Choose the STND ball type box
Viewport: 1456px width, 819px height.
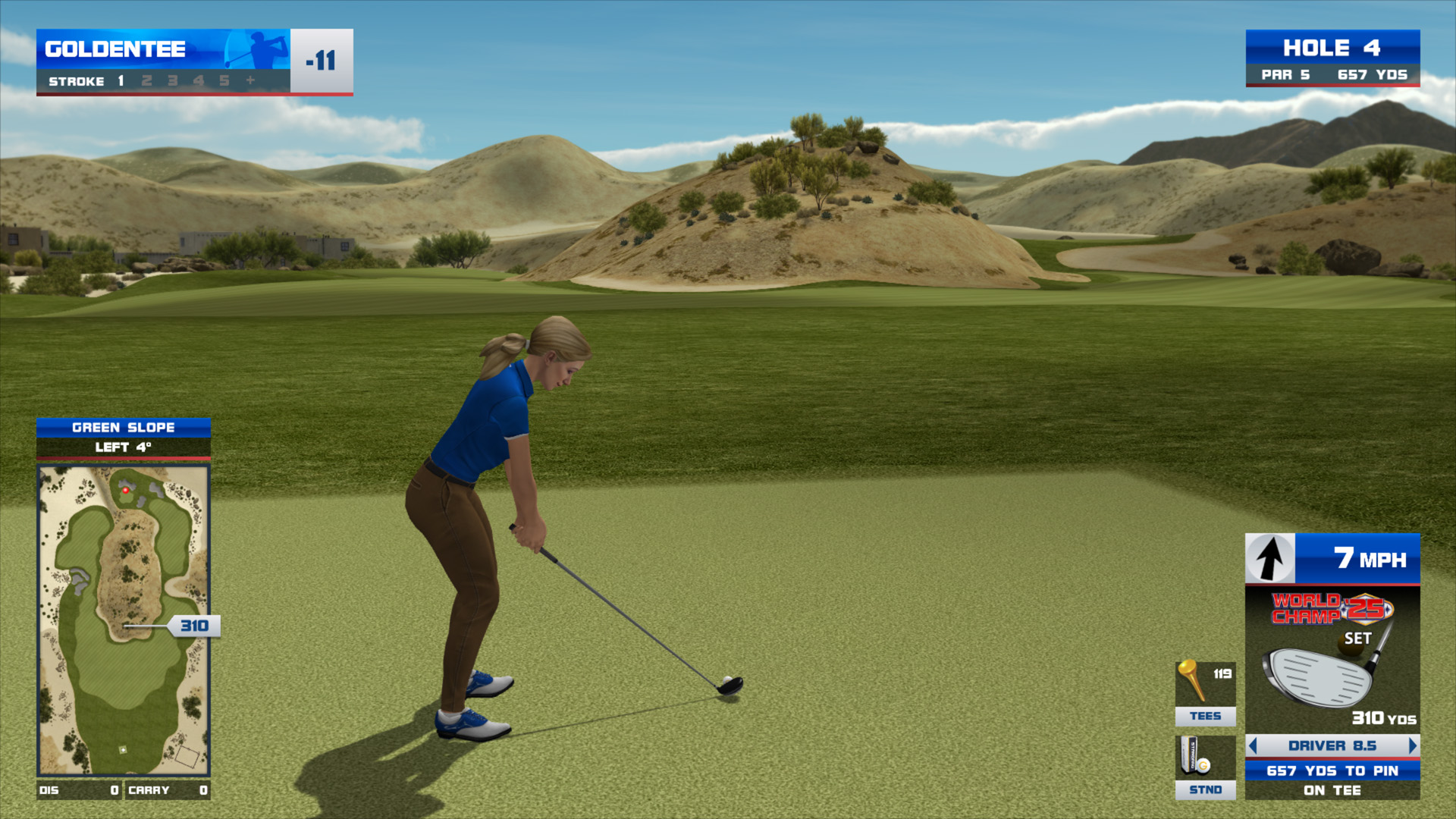click(x=1205, y=767)
